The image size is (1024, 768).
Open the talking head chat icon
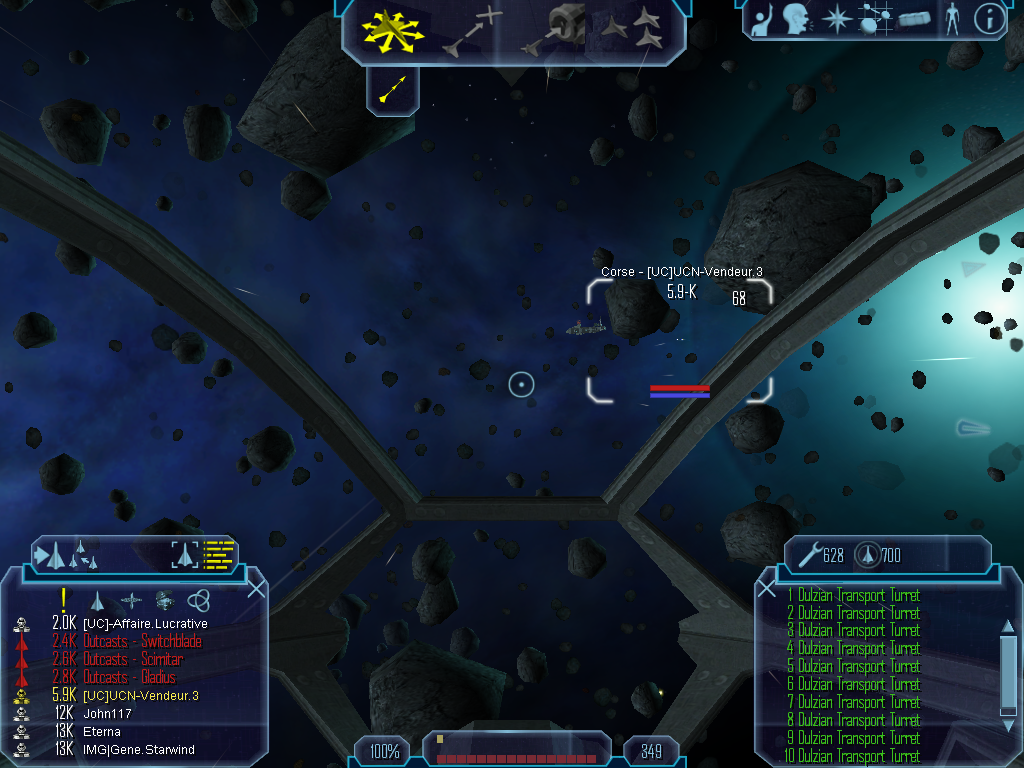(x=796, y=19)
